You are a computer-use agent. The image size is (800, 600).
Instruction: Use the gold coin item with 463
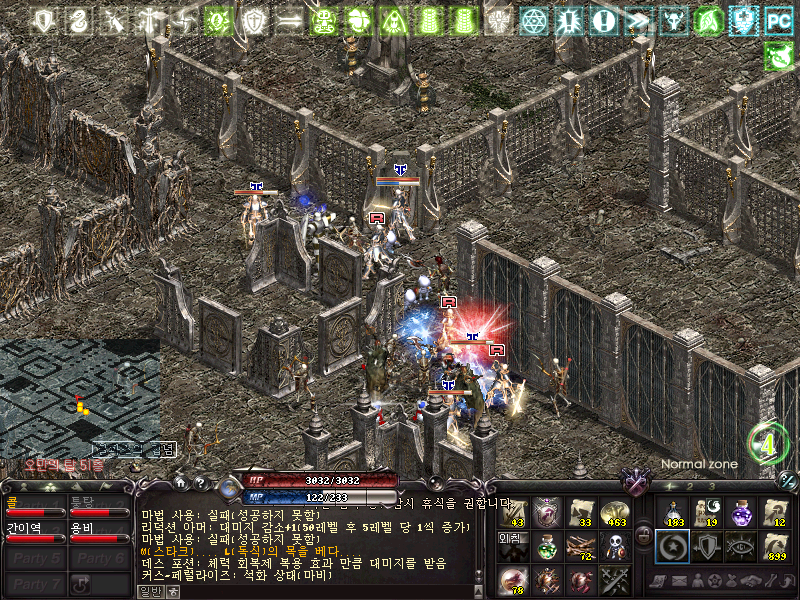tap(614, 512)
